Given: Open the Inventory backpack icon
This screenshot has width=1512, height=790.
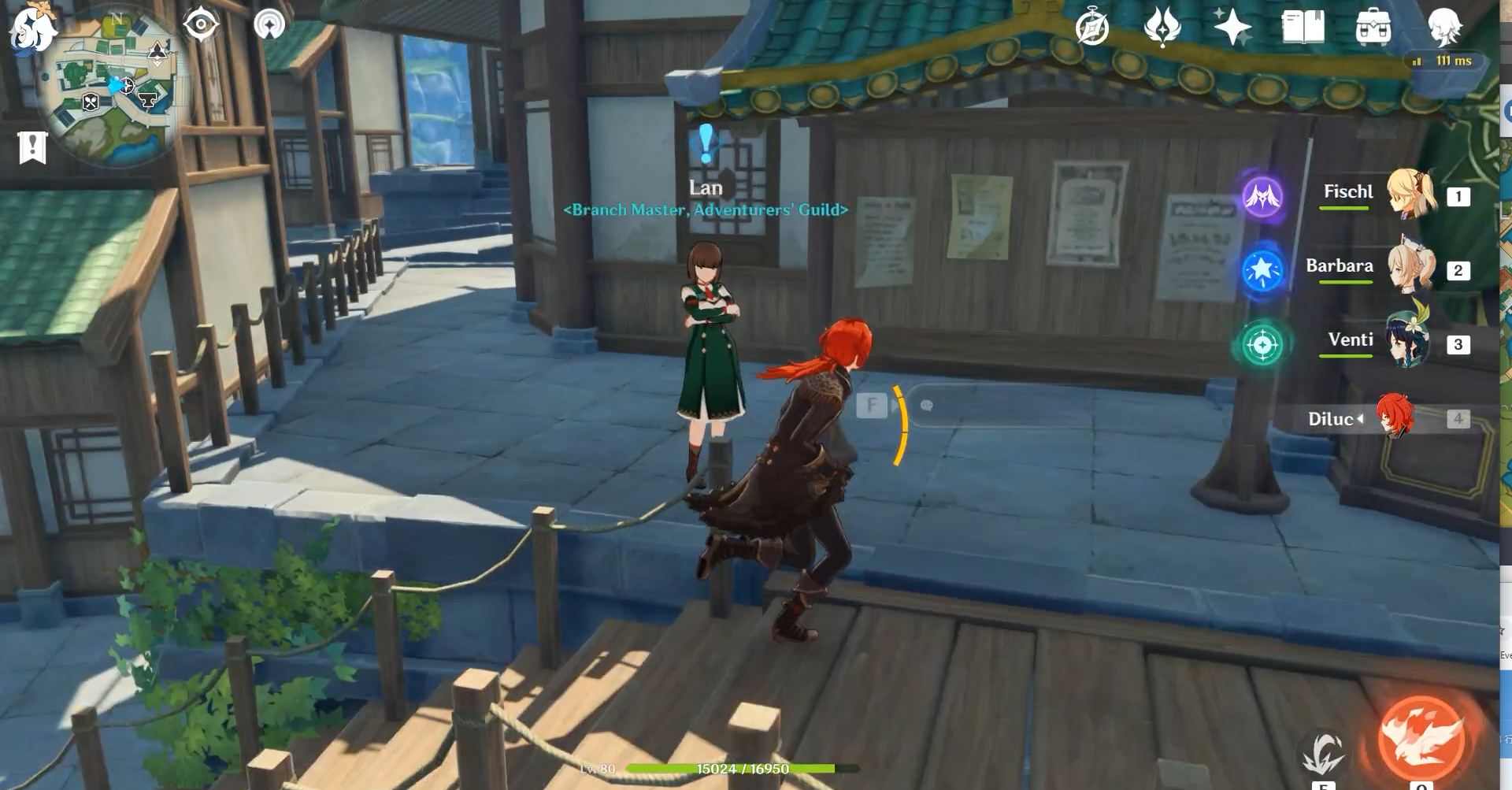Looking at the screenshot, I should (1375, 26).
